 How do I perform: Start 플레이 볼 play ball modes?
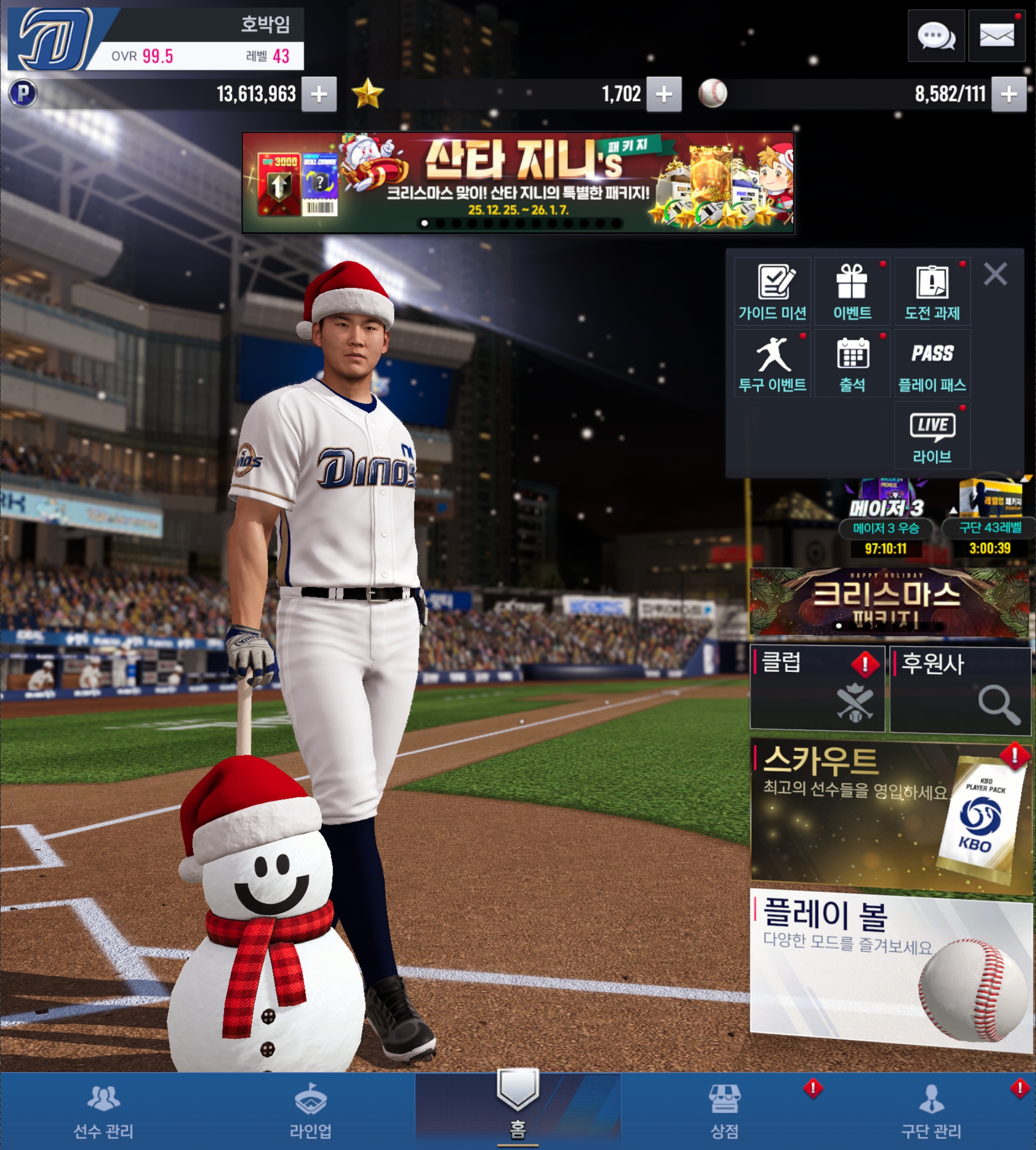891,968
